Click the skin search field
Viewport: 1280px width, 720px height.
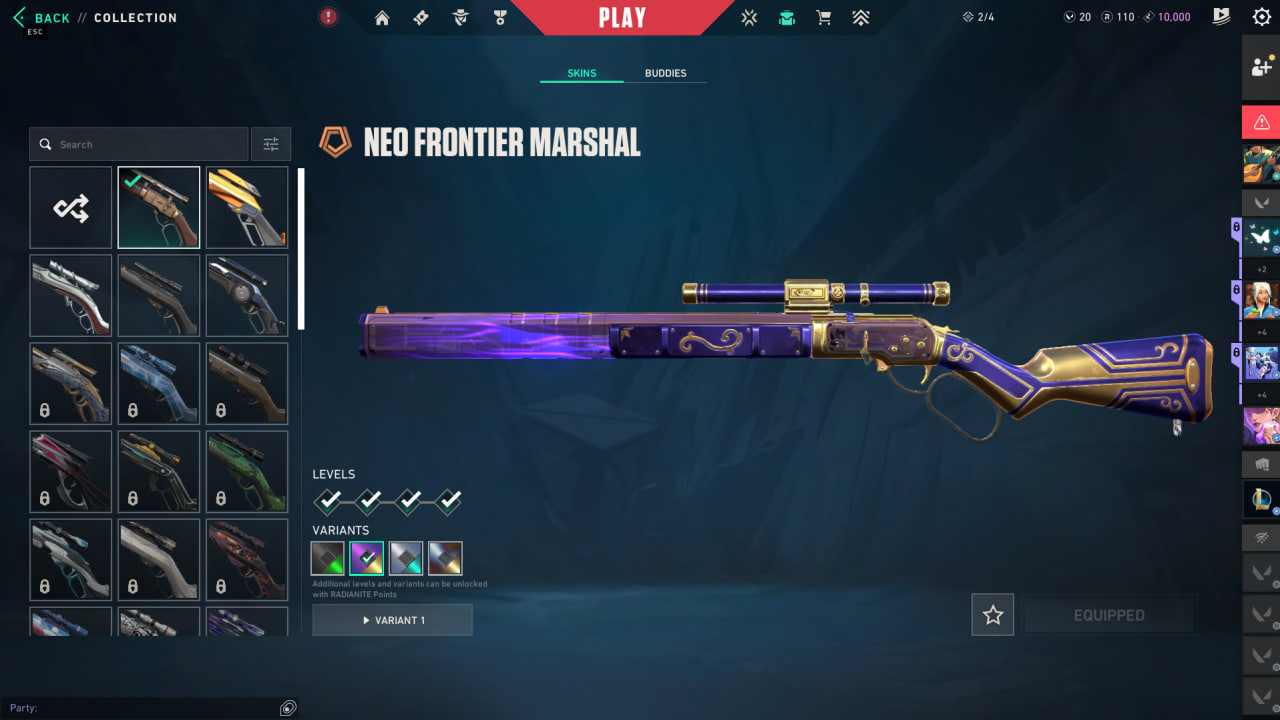[140, 144]
